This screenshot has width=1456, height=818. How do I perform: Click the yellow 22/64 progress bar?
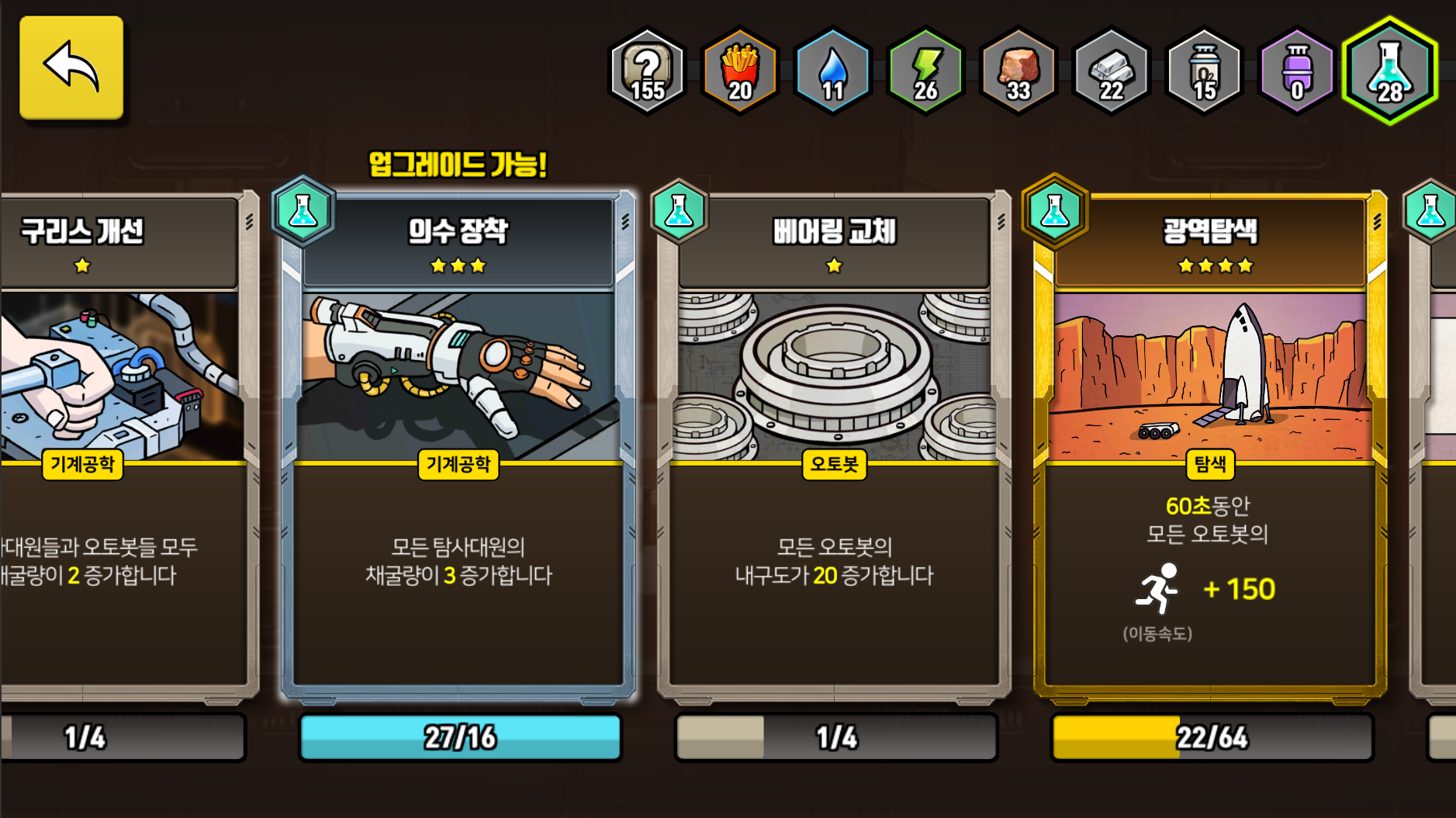click(1211, 739)
